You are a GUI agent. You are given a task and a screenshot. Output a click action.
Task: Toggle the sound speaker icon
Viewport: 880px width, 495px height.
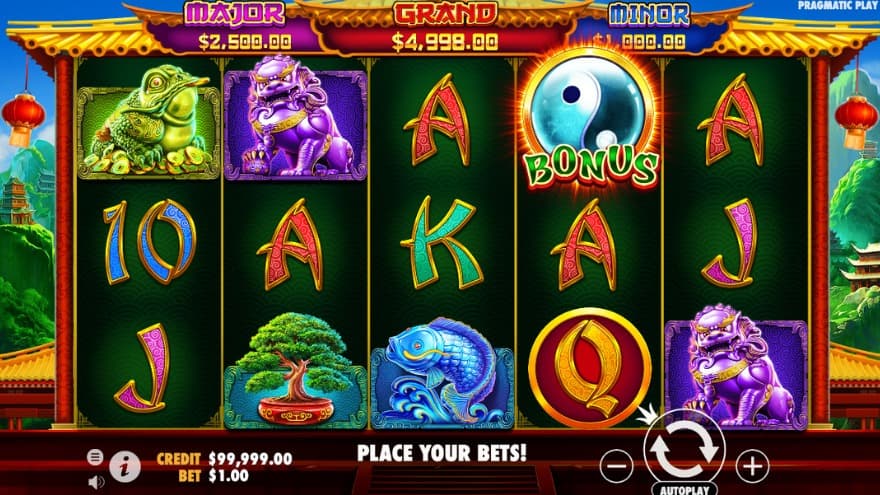coord(96,481)
